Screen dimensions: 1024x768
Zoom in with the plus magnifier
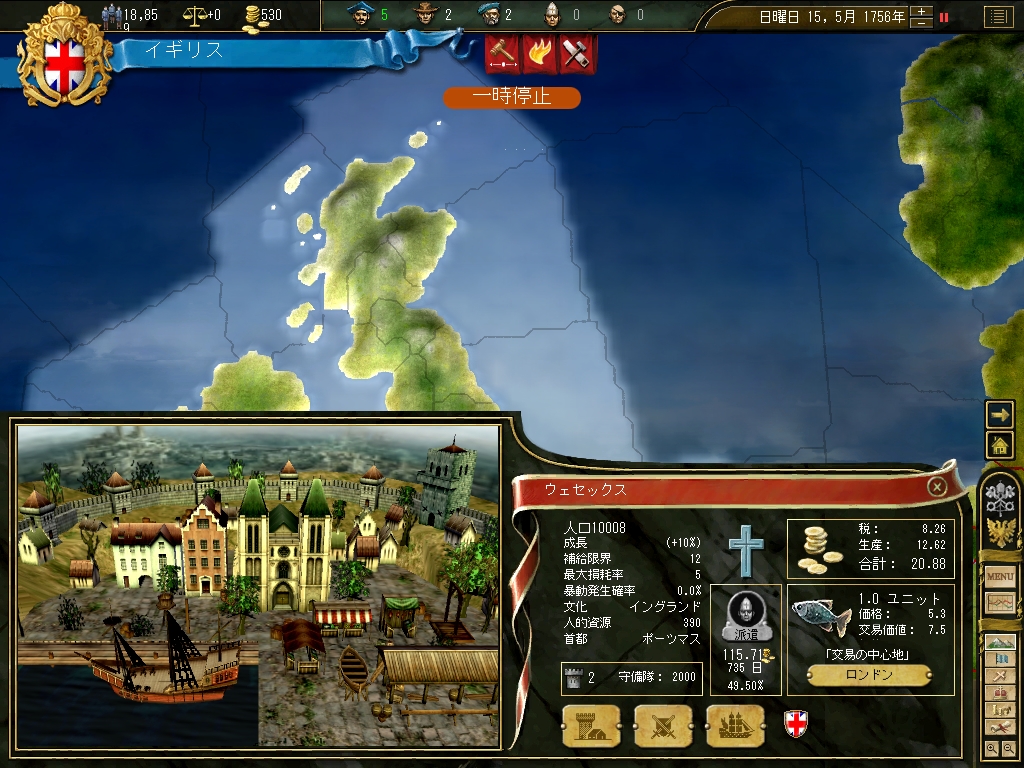pyautogui.click(x=992, y=747)
